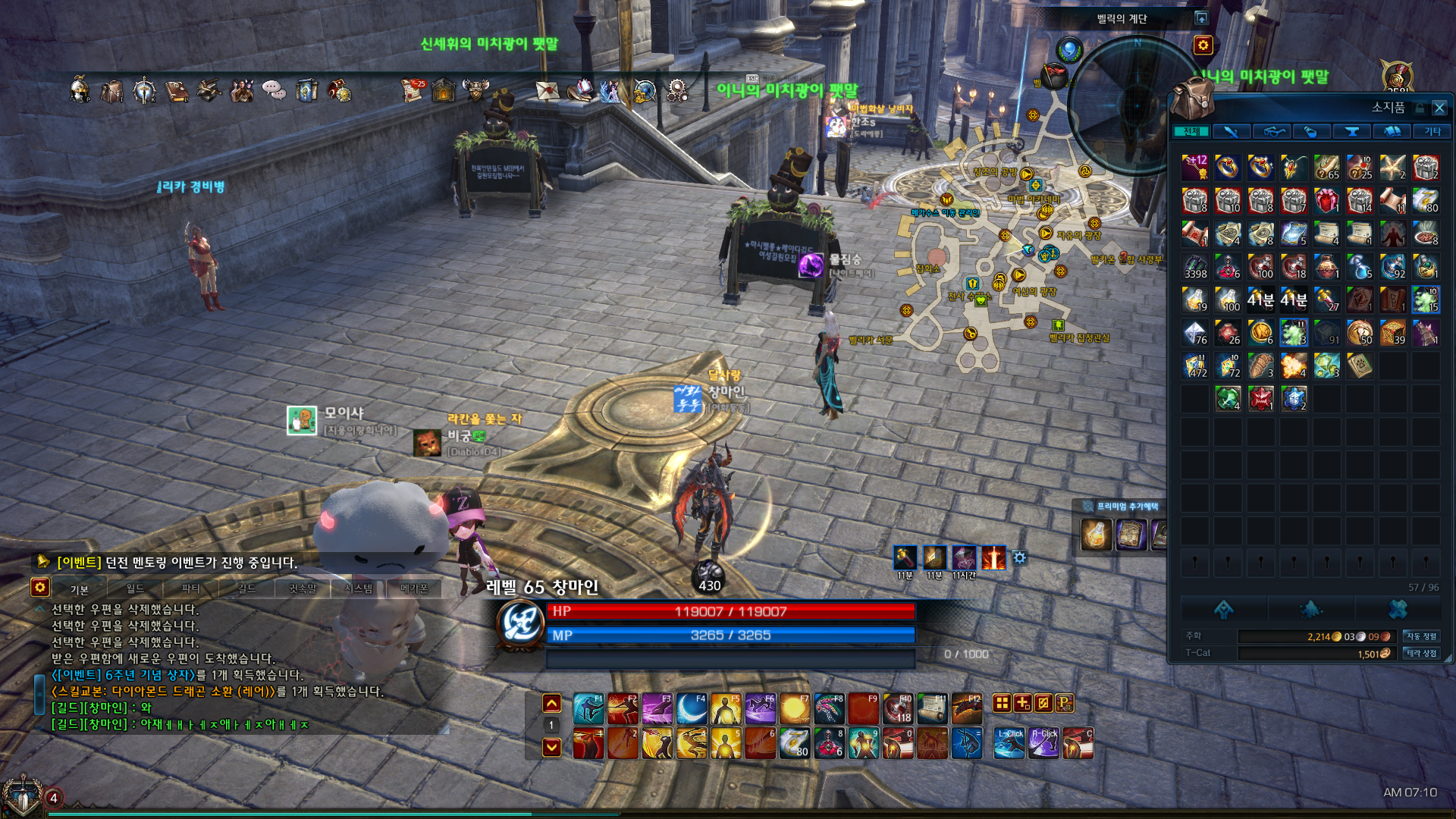Switch to the 기타 inventory tab
Viewport: 1456px width, 819px height.
point(1432,132)
